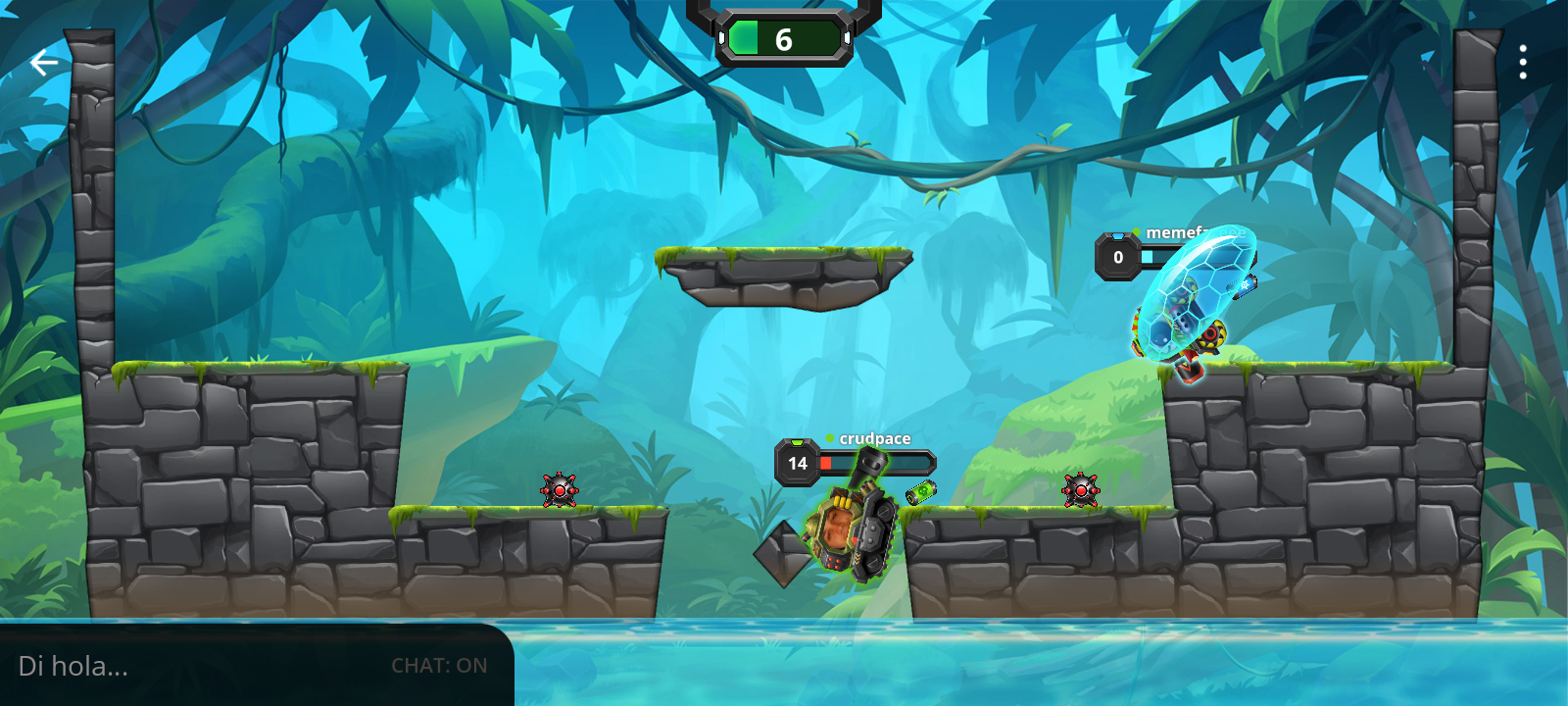This screenshot has width=1568, height=706.
Task: Tap the back arrow to exit the match
Action: [42, 61]
